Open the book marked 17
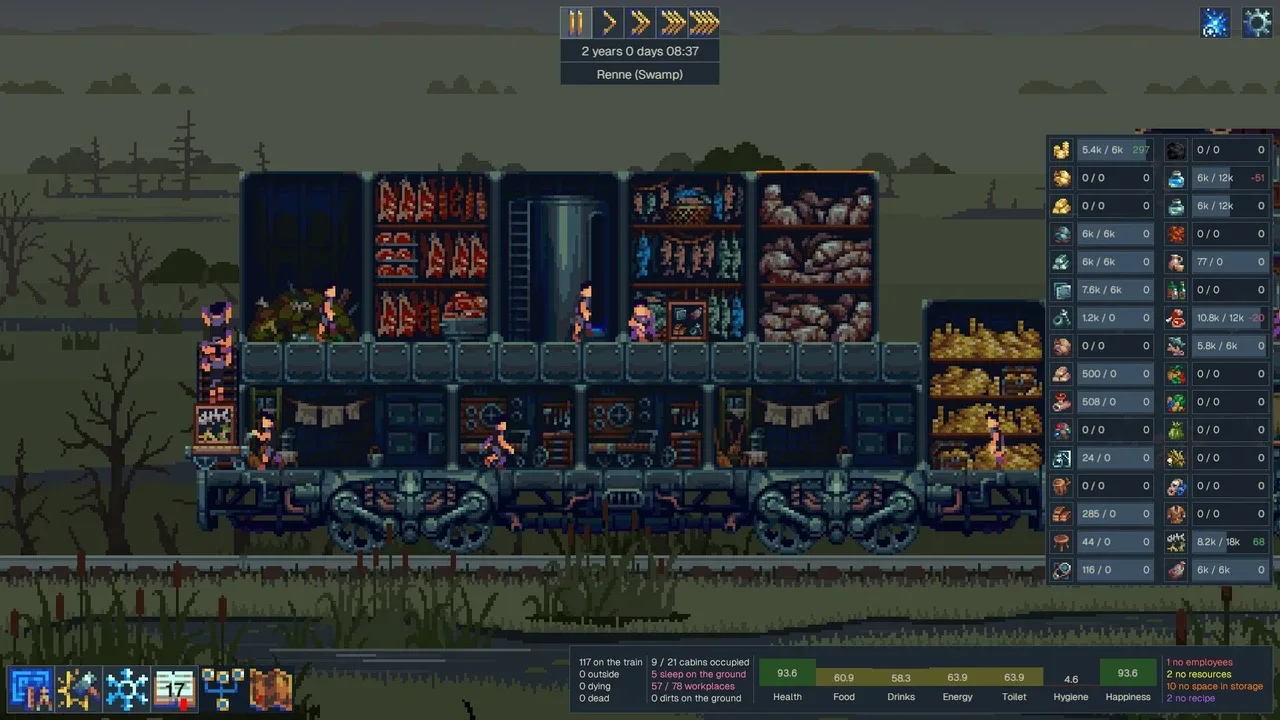The width and height of the screenshot is (1280, 720). click(175, 689)
